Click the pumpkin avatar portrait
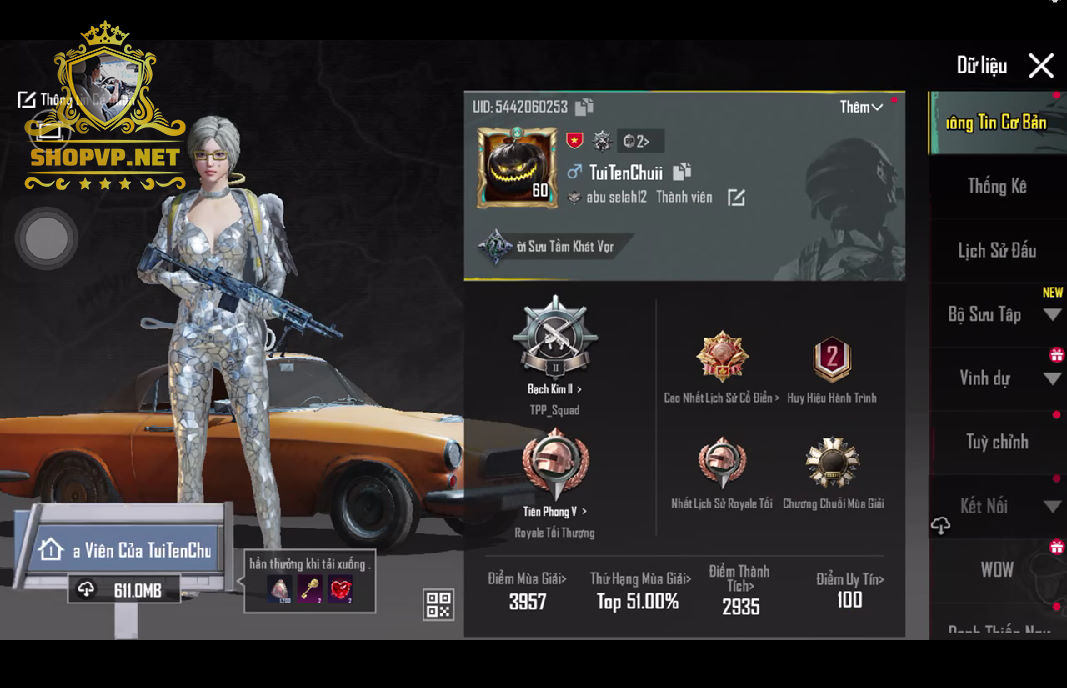1067x688 pixels. (517, 166)
